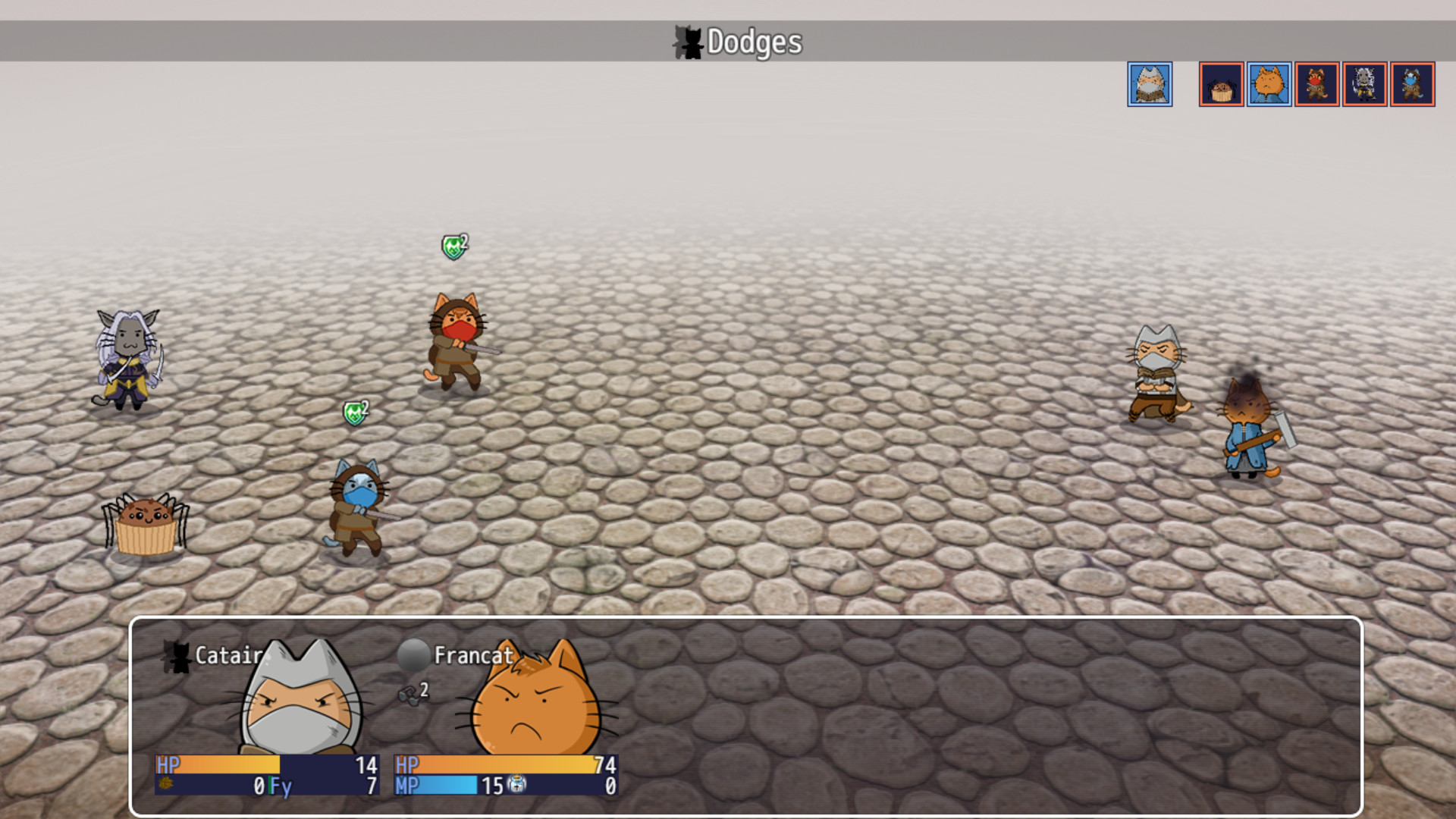Select the red-masked bandit cat turn icon

pyautogui.click(x=1316, y=84)
